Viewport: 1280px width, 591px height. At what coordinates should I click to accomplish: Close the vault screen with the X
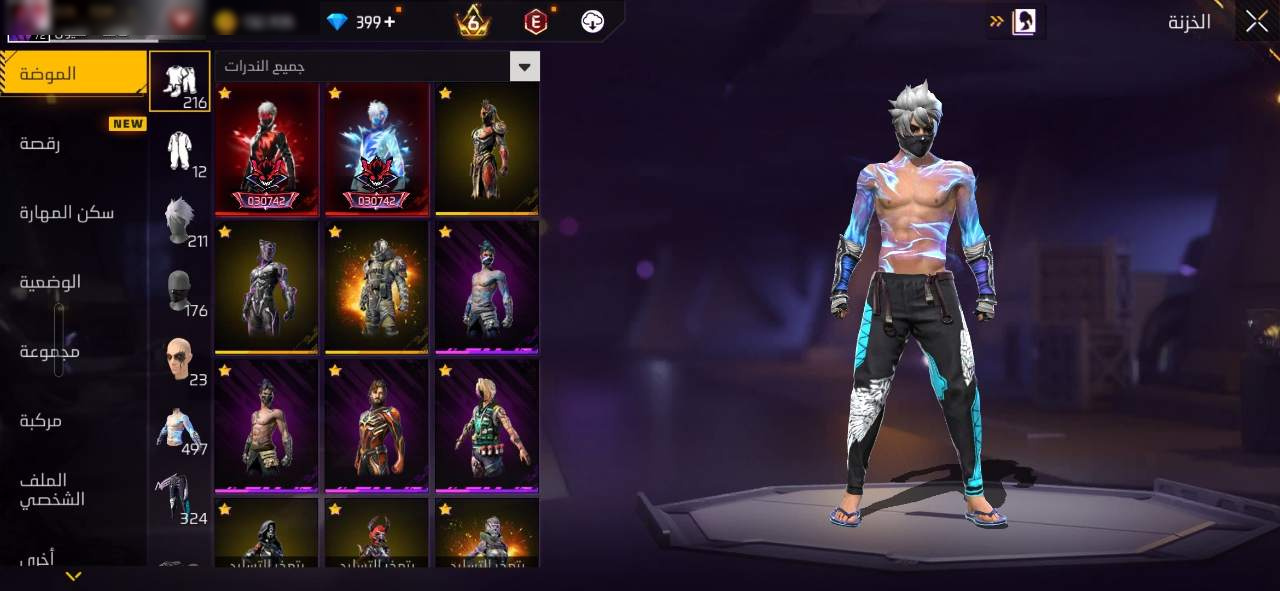[1256, 21]
